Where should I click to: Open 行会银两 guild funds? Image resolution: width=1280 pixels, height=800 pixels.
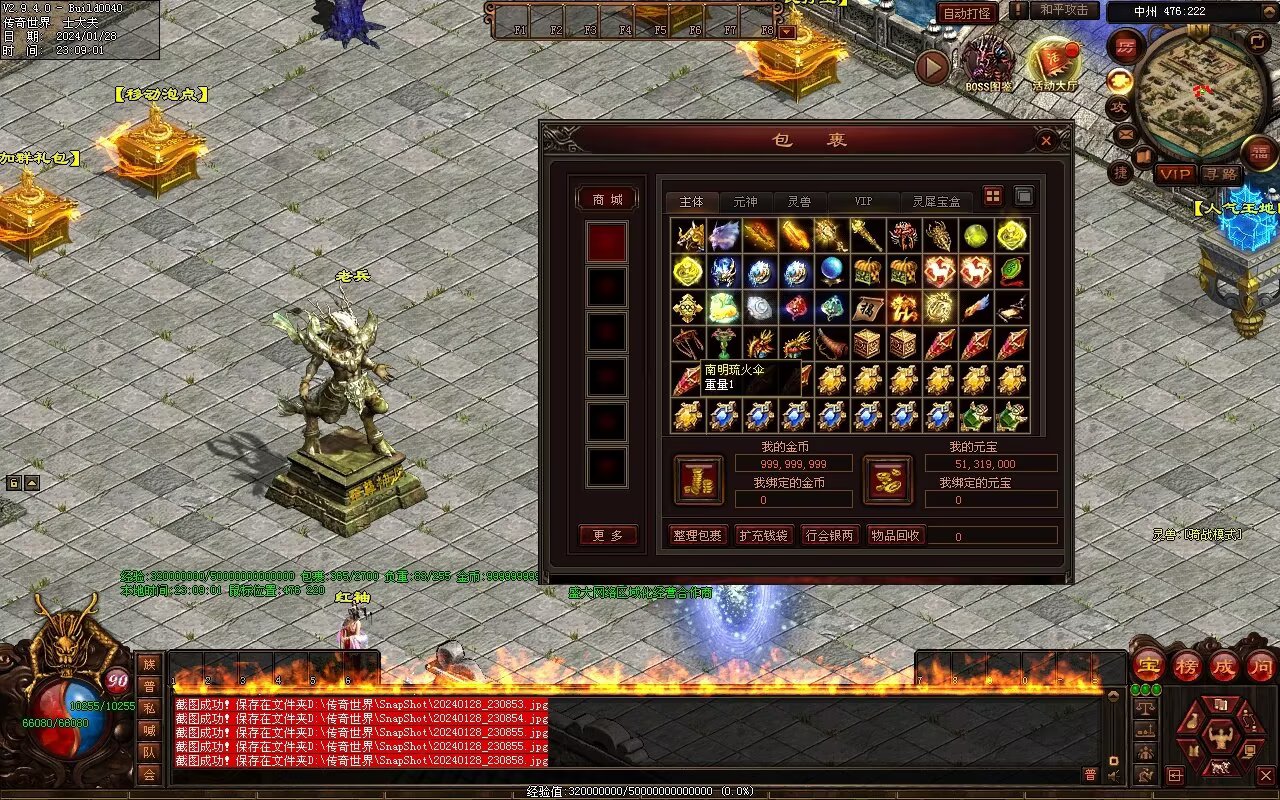(x=830, y=535)
